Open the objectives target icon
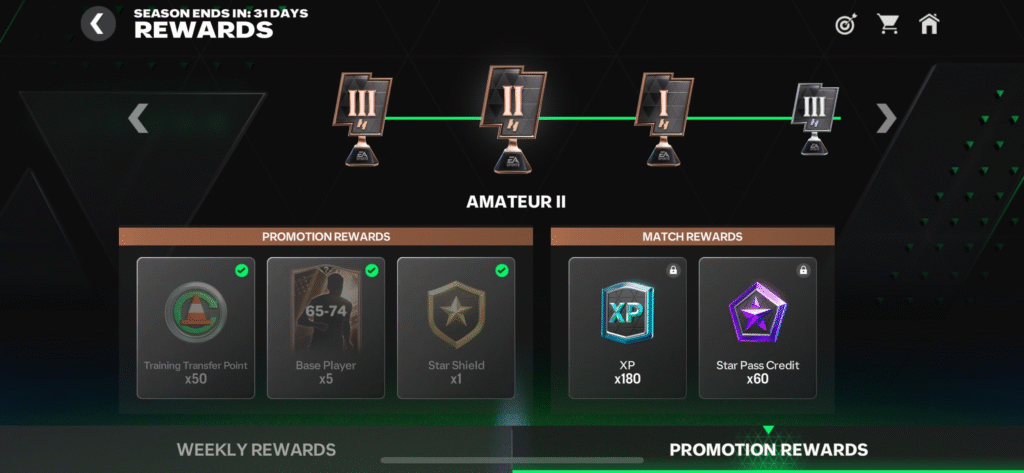This screenshot has height=473, width=1024. coord(846,24)
